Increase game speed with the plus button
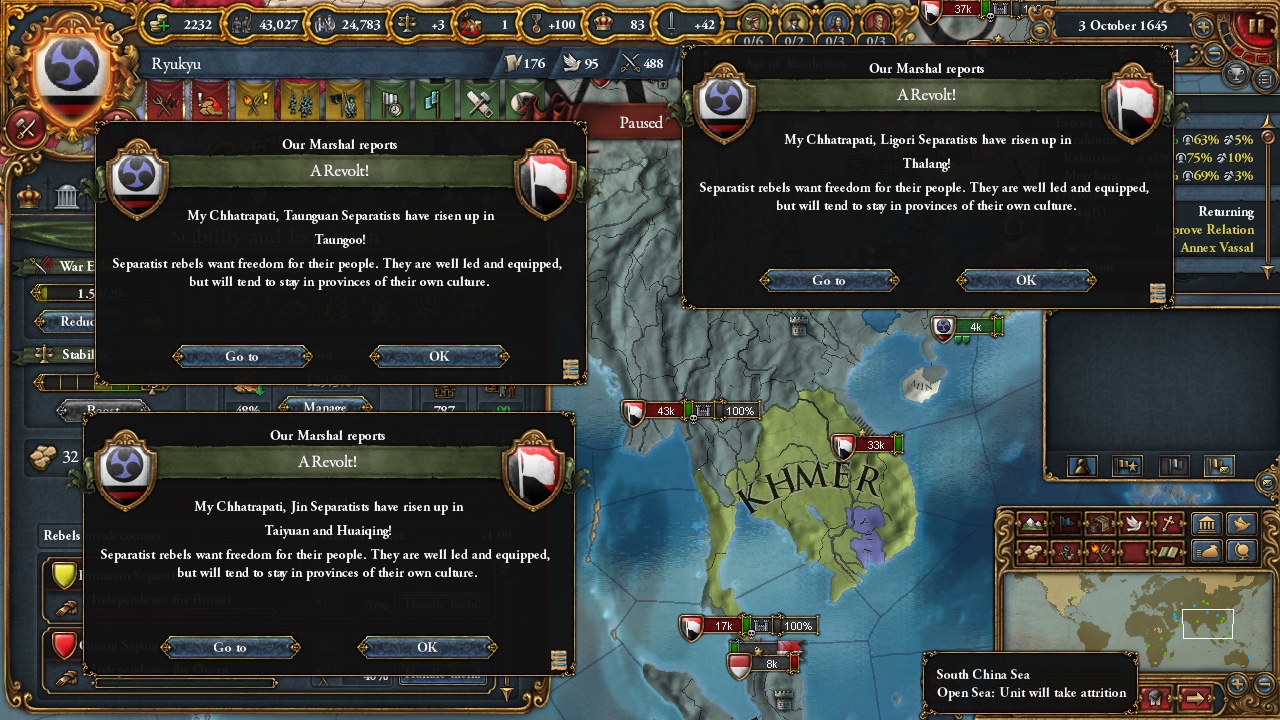The image size is (1280, 720). tap(1204, 27)
